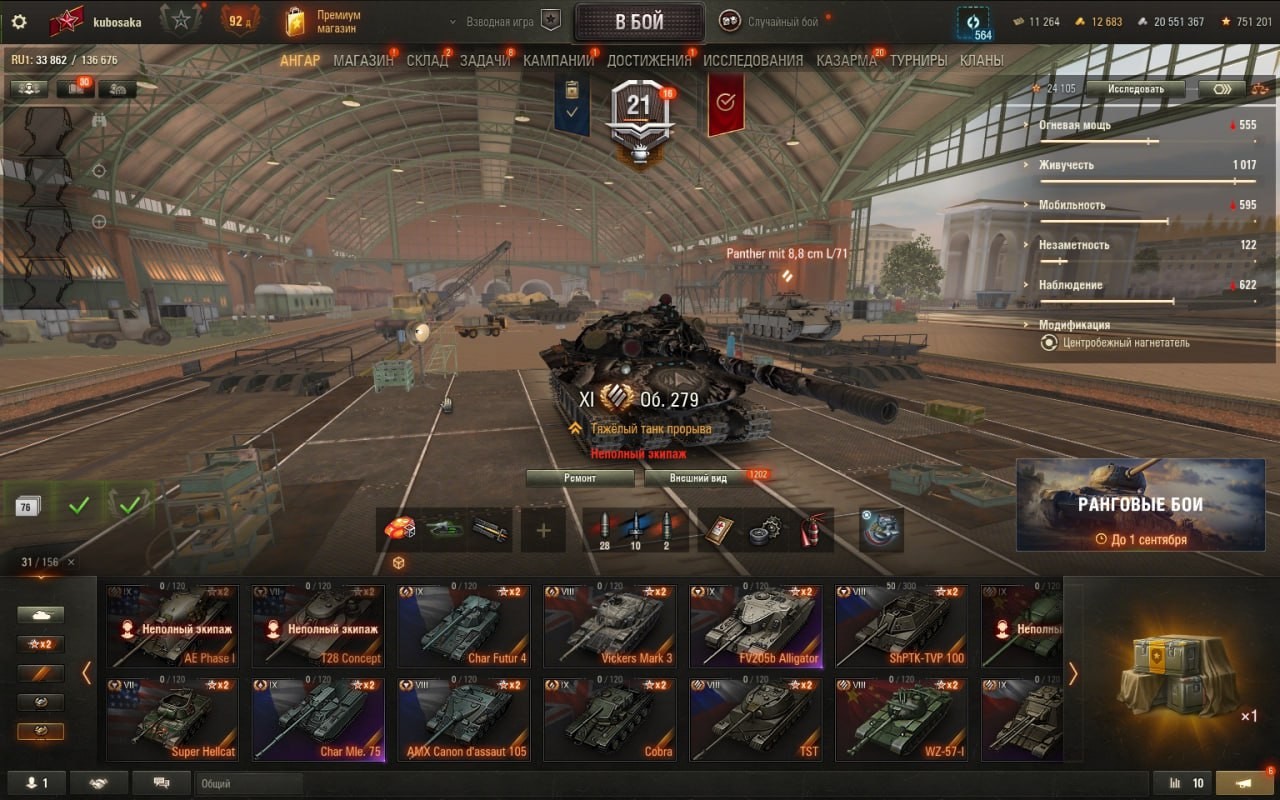The image size is (1280, 800).
Task: Click the Ремонт button
Action: coord(580,478)
